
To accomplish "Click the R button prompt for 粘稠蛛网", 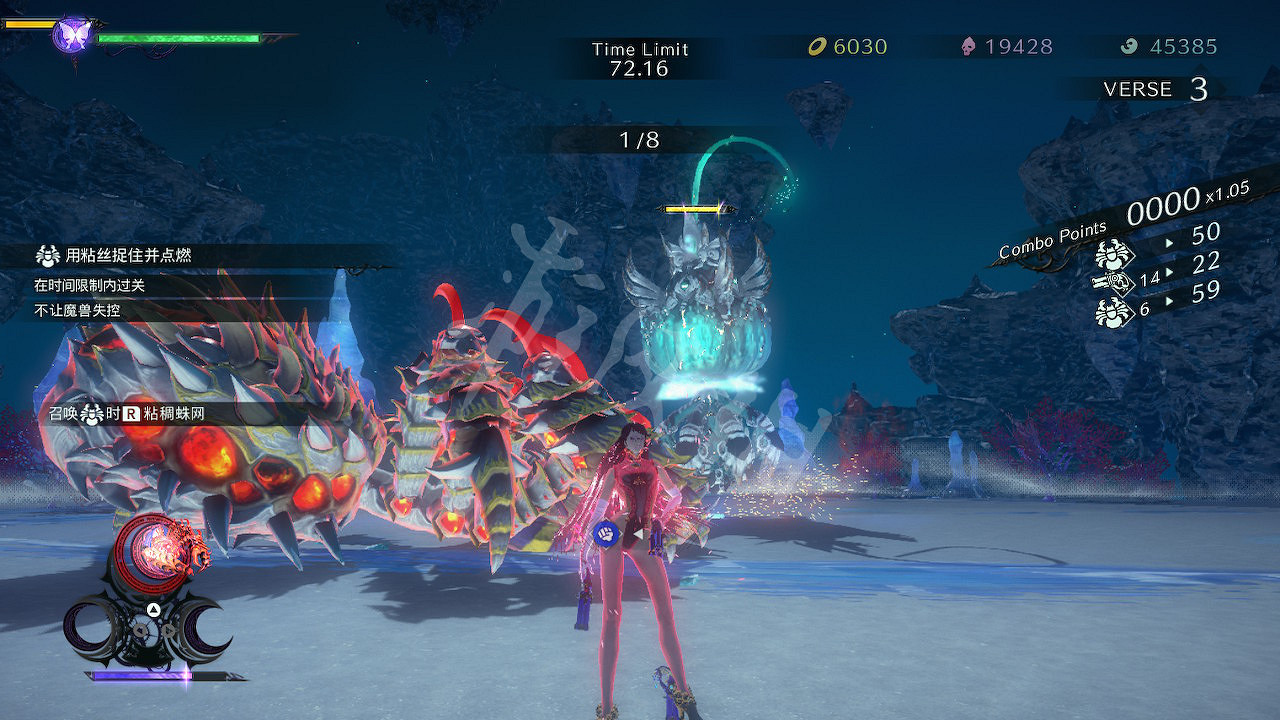I will pos(131,412).
